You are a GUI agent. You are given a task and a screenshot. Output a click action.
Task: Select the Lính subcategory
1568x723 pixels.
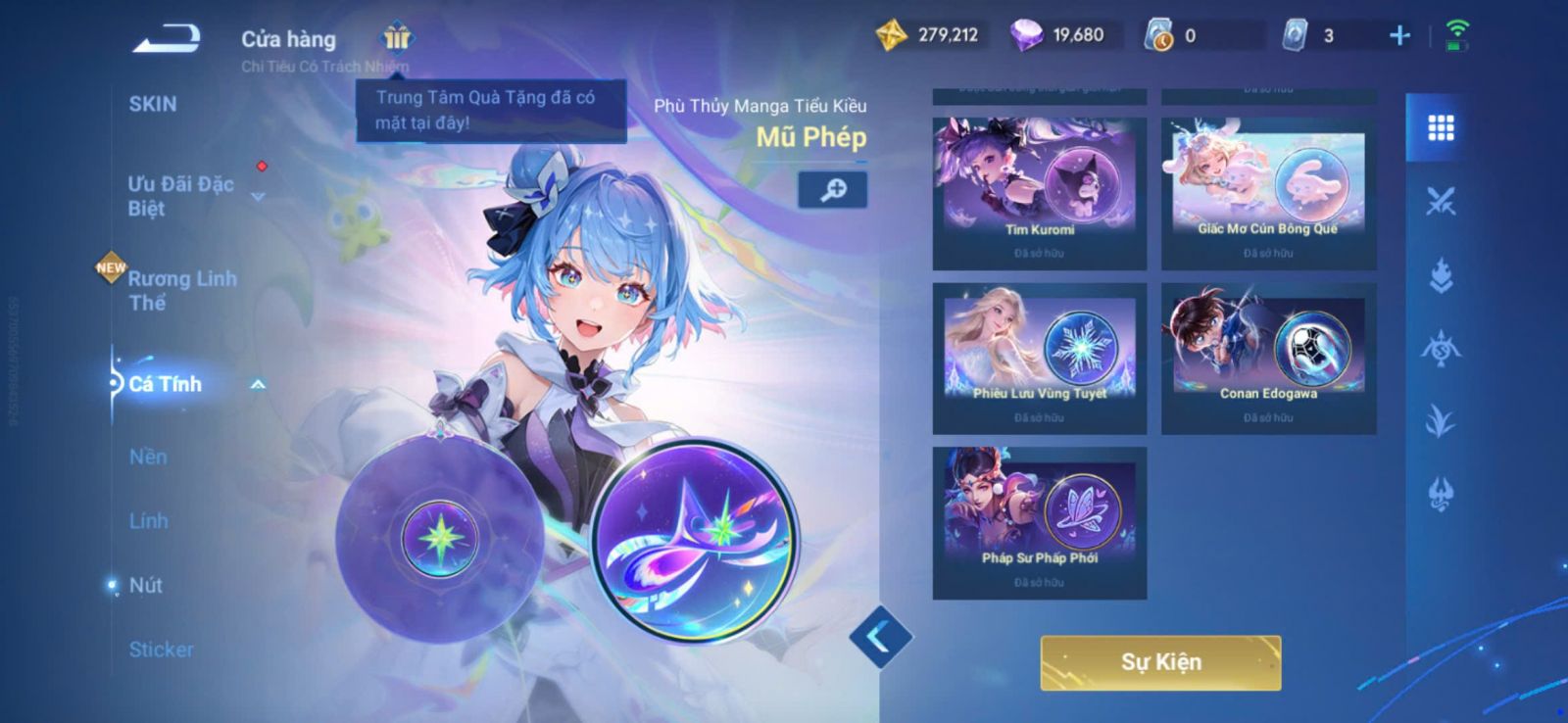tap(149, 521)
